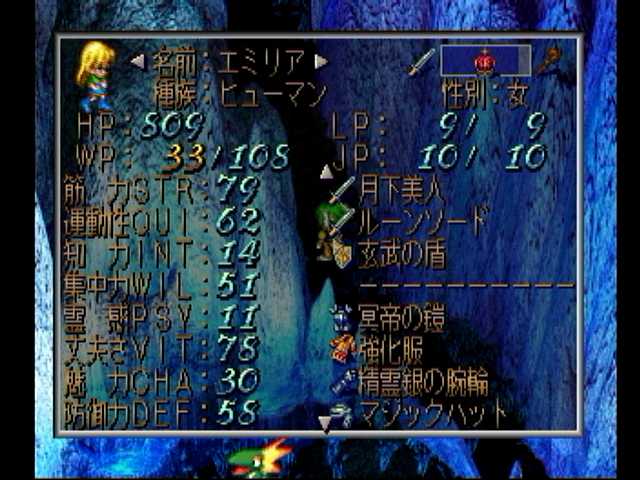Choose the 精霊銀の腕輪 bracelet entry
This screenshot has height=480, width=640.
tap(422, 381)
